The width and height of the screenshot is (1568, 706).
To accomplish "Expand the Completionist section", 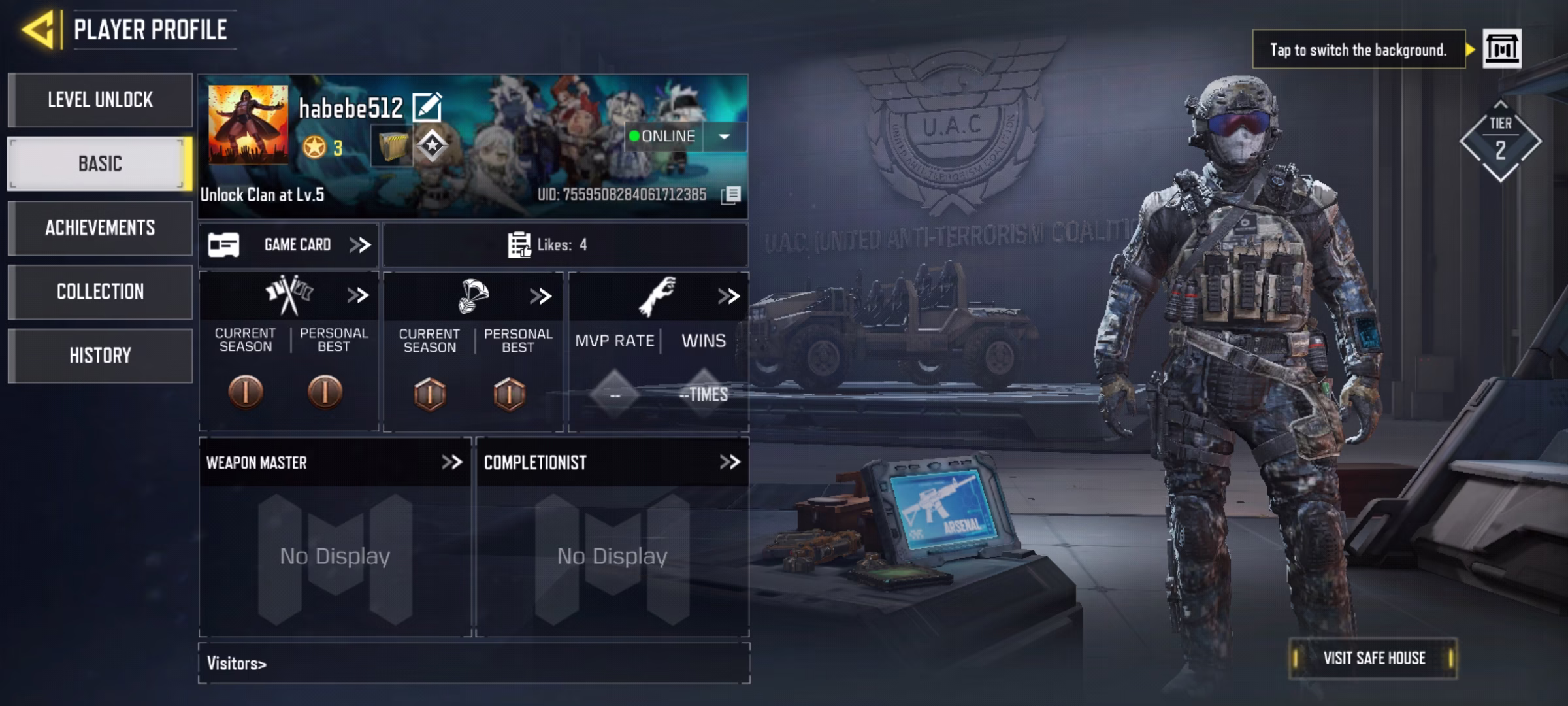I will (729, 463).
